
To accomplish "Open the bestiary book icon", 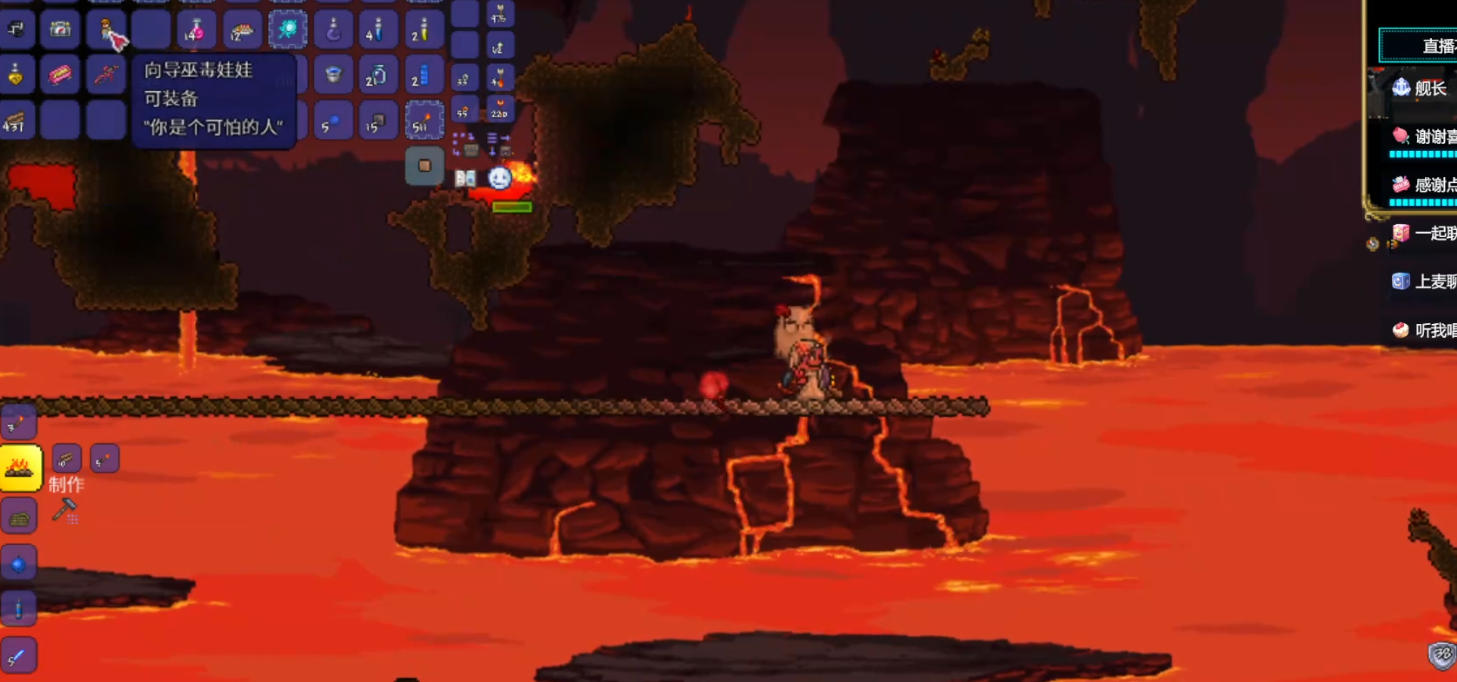I will coord(465,178).
